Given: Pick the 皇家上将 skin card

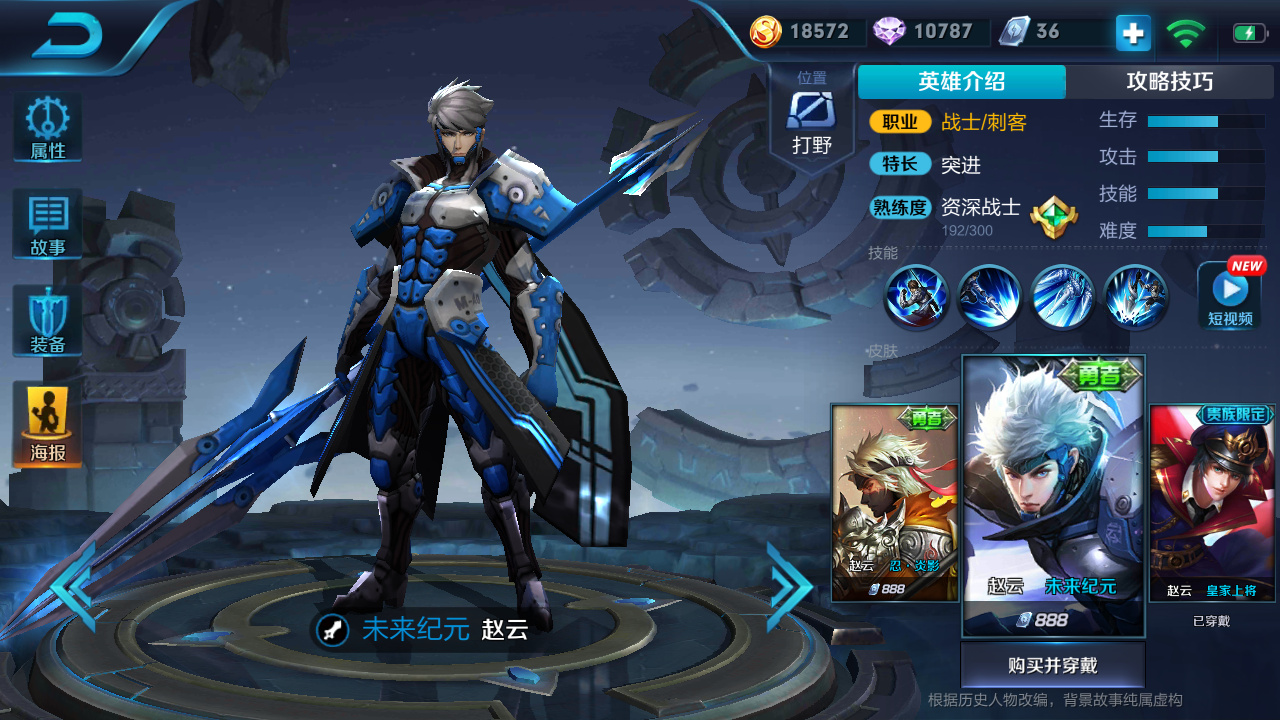Looking at the screenshot, I should (x=1211, y=502).
